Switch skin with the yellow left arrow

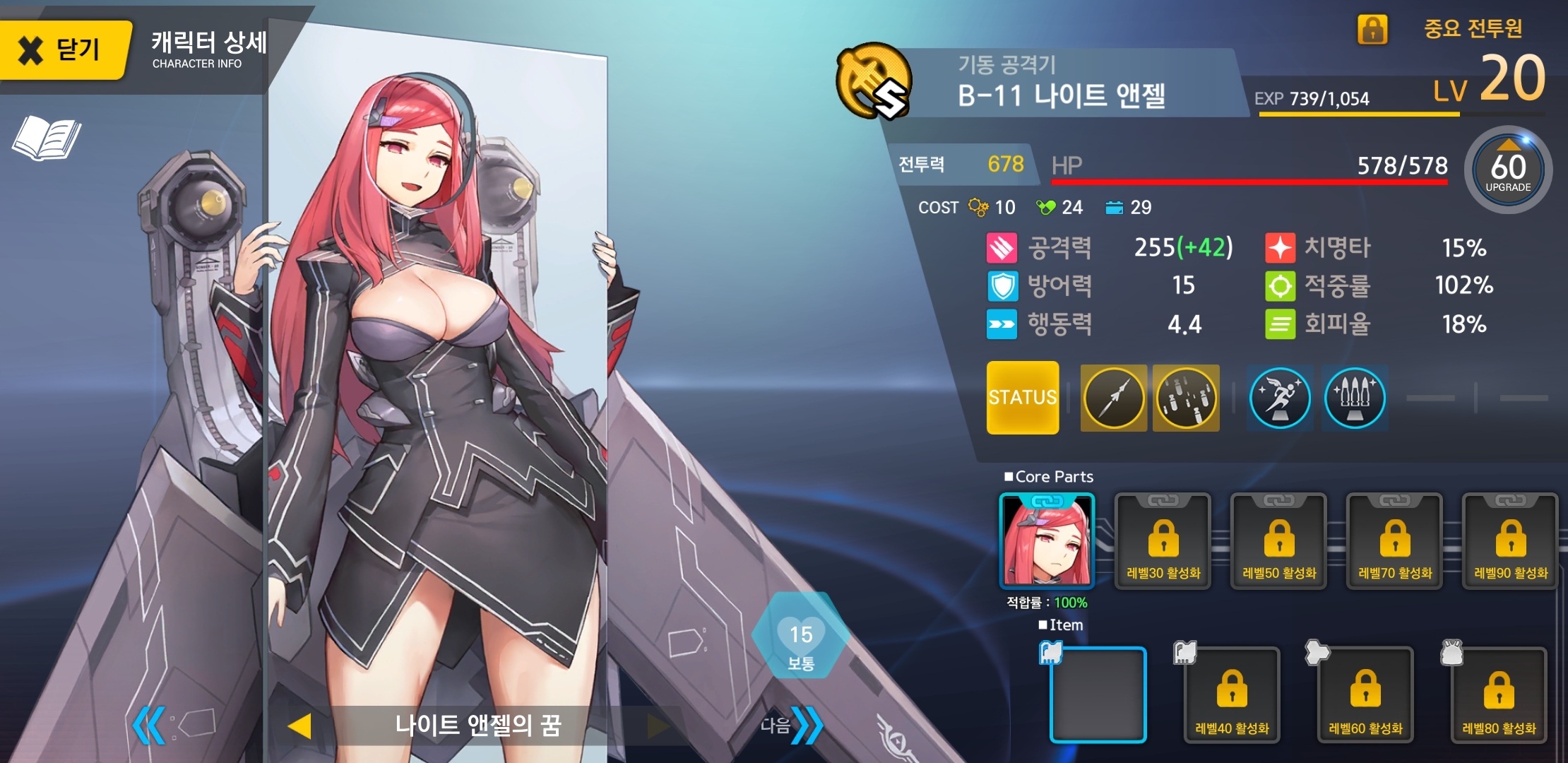(300, 726)
